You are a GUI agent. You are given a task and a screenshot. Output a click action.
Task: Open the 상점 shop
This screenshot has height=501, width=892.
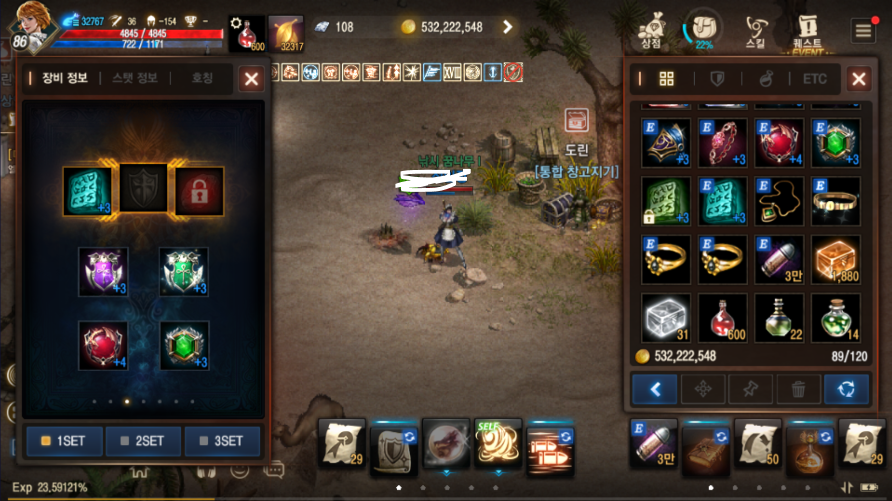point(652,30)
